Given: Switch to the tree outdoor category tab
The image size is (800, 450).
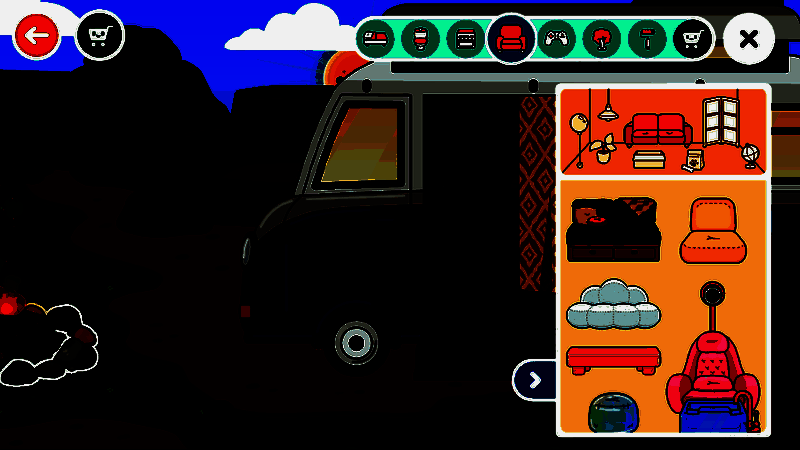Looking at the screenshot, I should (601, 40).
